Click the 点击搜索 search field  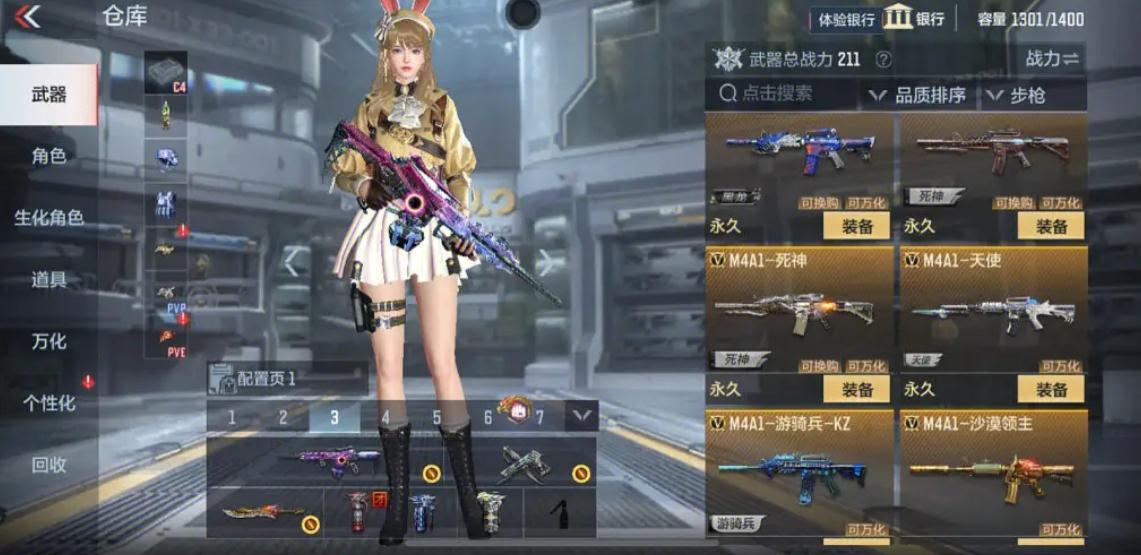(x=780, y=95)
